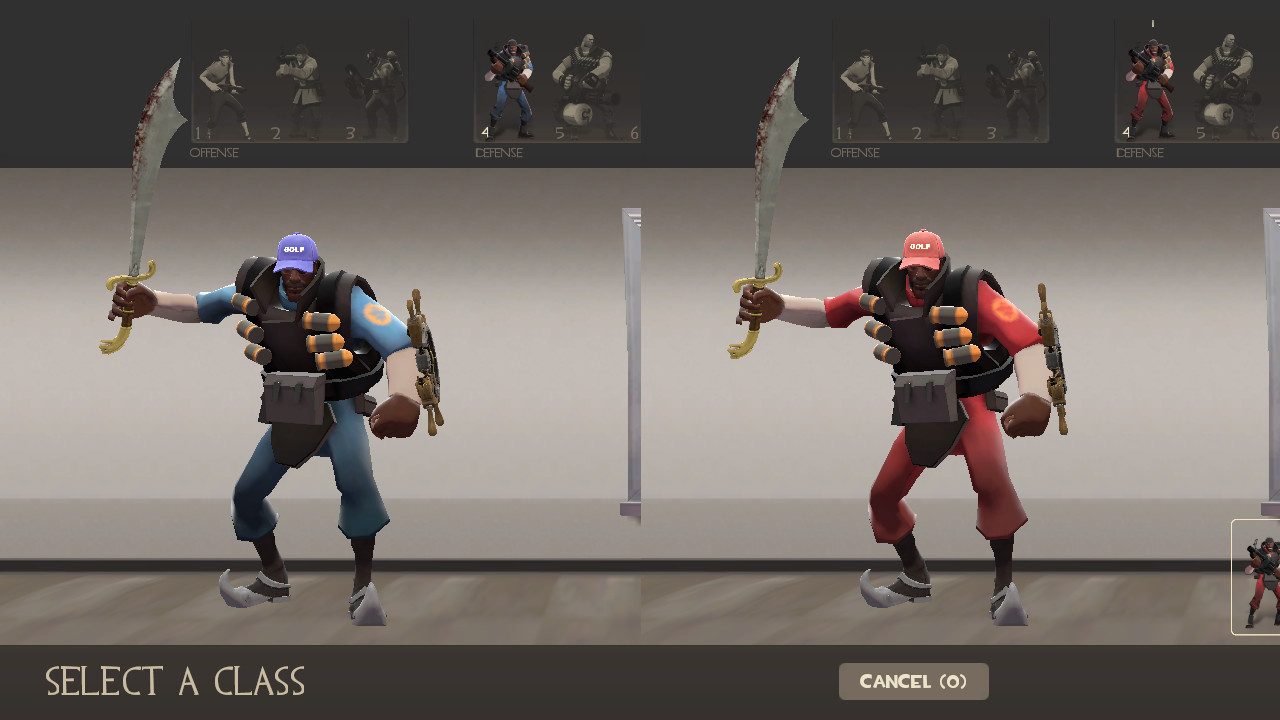This screenshot has width=1280, height=720.
Task: Click the DEFENSE category label on the right screen
Action: (x=1139, y=153)
